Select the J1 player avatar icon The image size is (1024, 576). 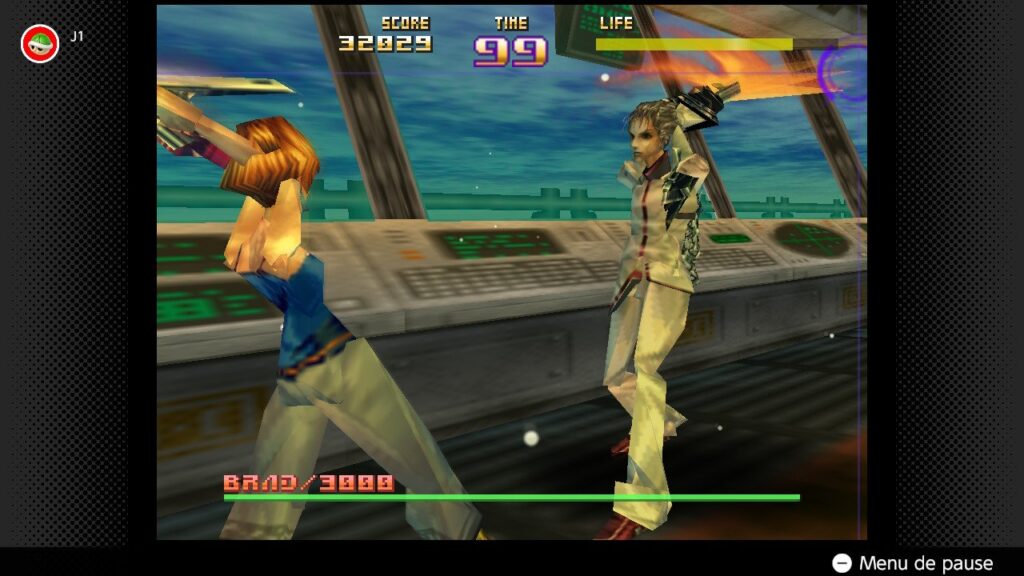point(40,43)
